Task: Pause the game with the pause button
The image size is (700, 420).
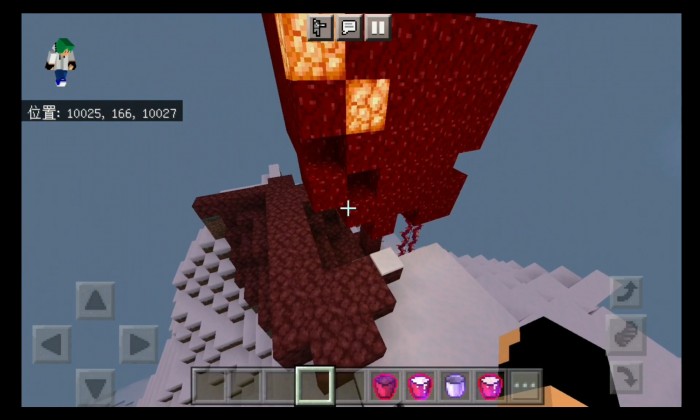Action: click(377, 27)
